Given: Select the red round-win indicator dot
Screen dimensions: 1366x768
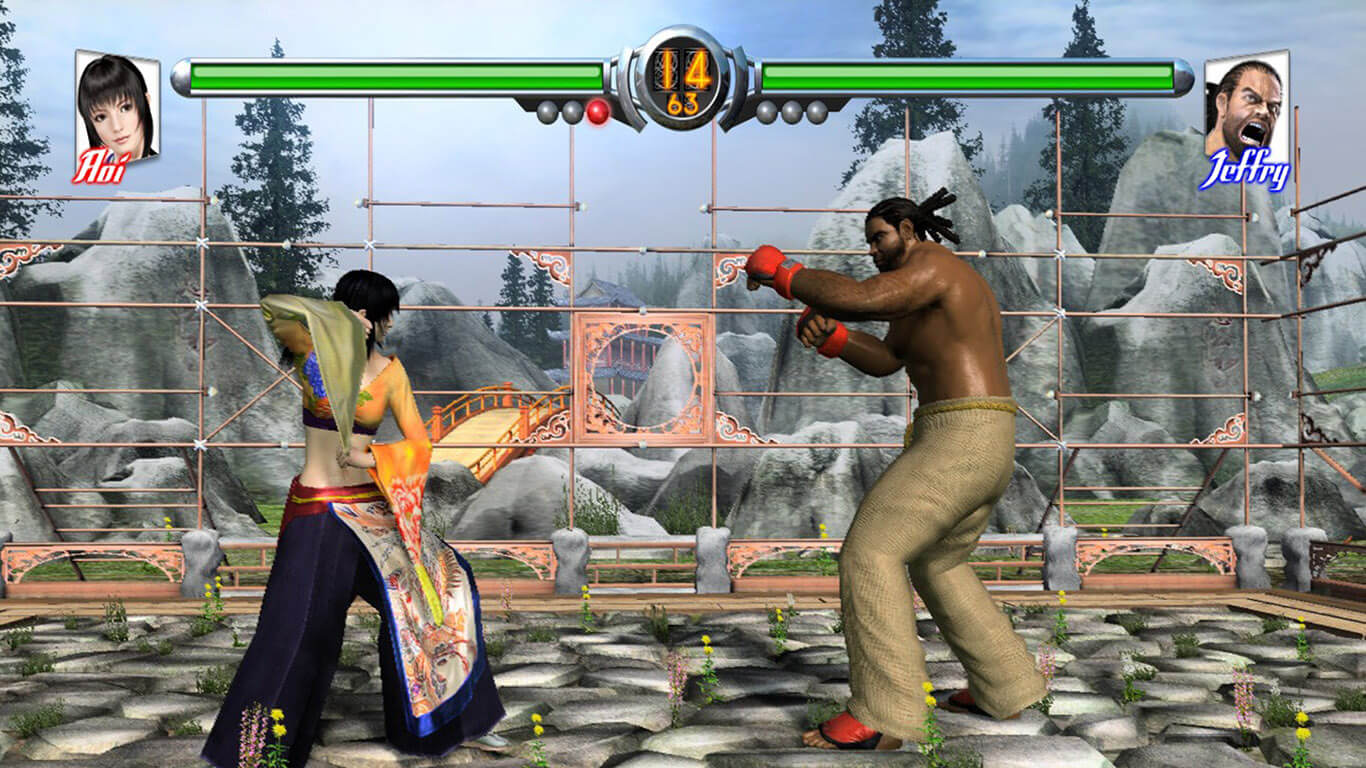Looking at the screenshot, I should tap(598, 113).
